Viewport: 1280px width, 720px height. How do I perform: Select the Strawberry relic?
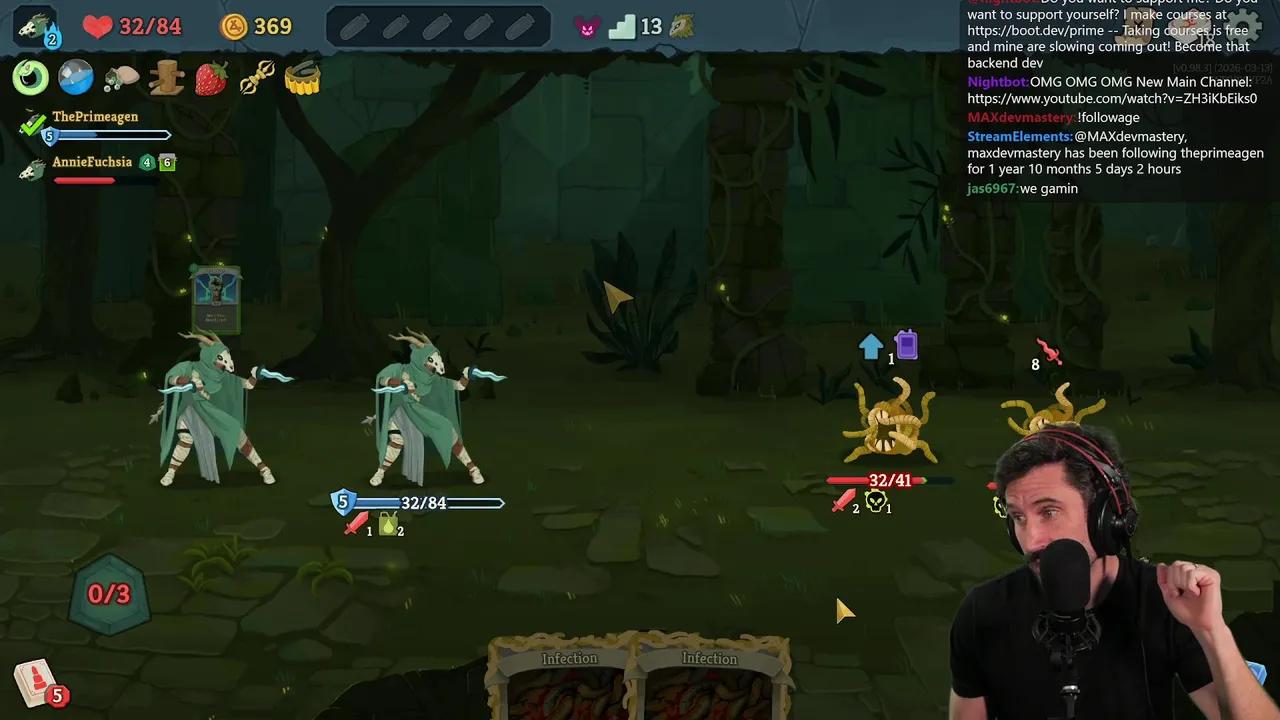coord(211,78)
